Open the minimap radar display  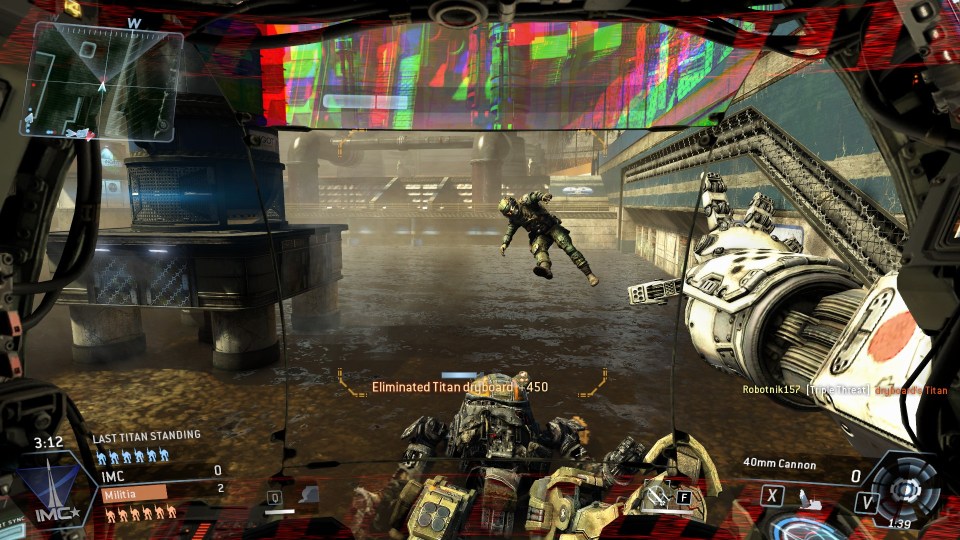[105, 82]
